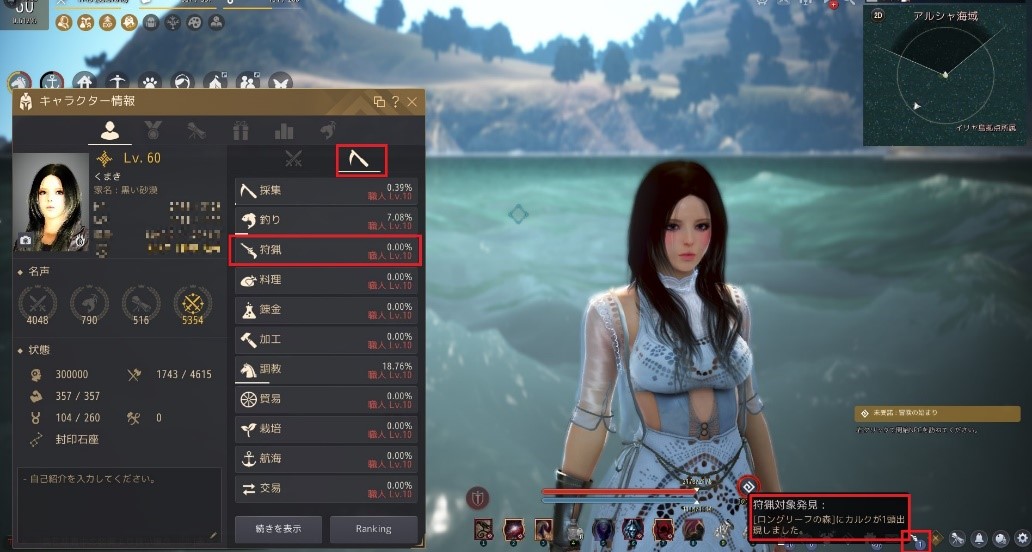Switch to the life skills sickle tab
This screenshot has width=1032, height=552.
(359, 158)
